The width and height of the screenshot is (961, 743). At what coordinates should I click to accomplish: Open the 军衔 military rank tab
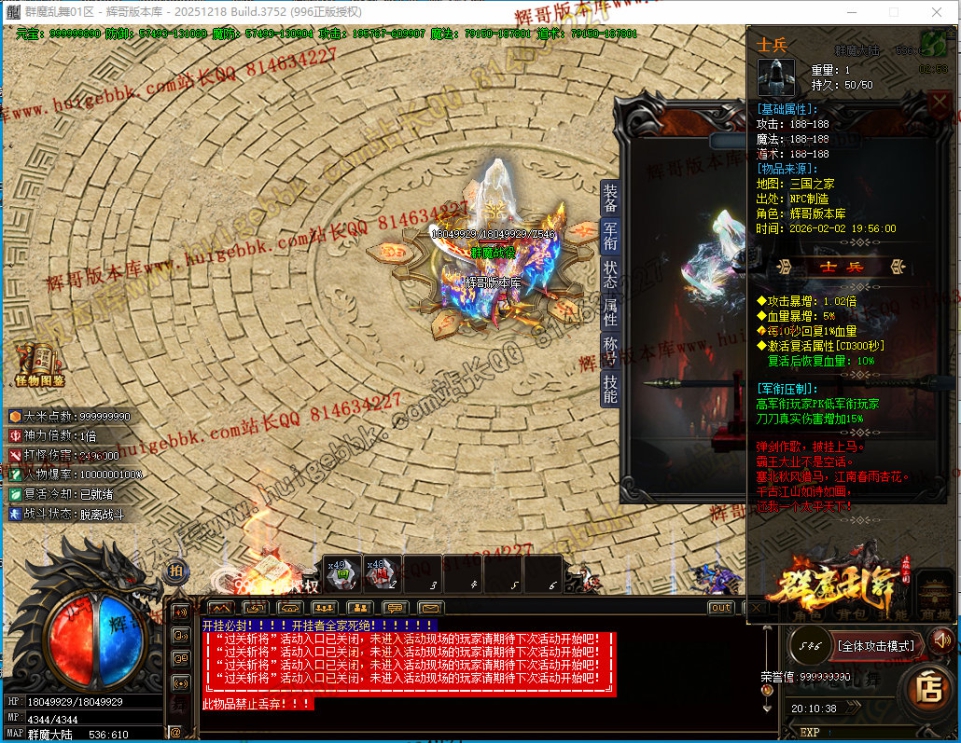pyautogui.click(x=610, y=237)
